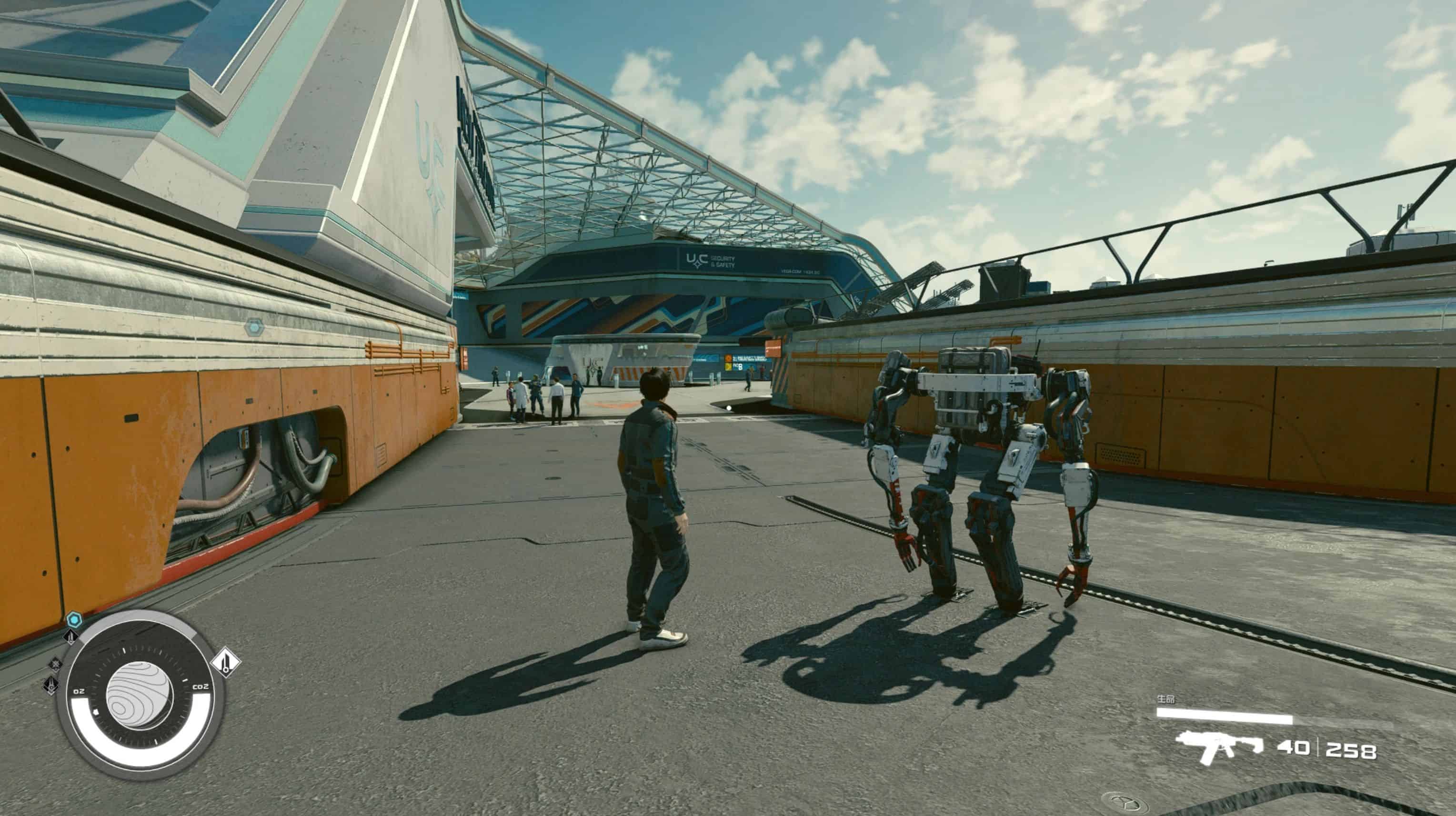
Task: Select the equipped submachine gun icon
Action: (1219, 747)
